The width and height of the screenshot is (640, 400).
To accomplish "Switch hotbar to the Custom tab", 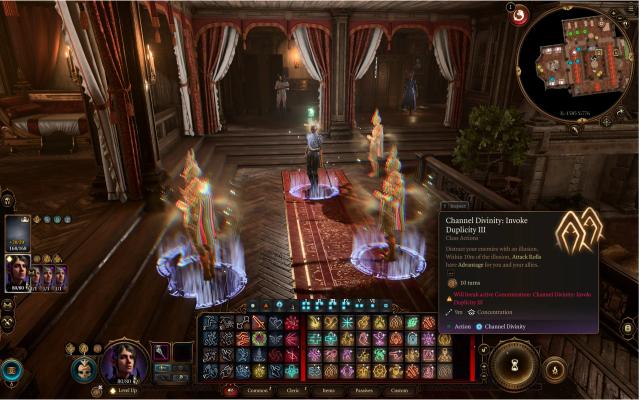I will click(x=396, y=390).
